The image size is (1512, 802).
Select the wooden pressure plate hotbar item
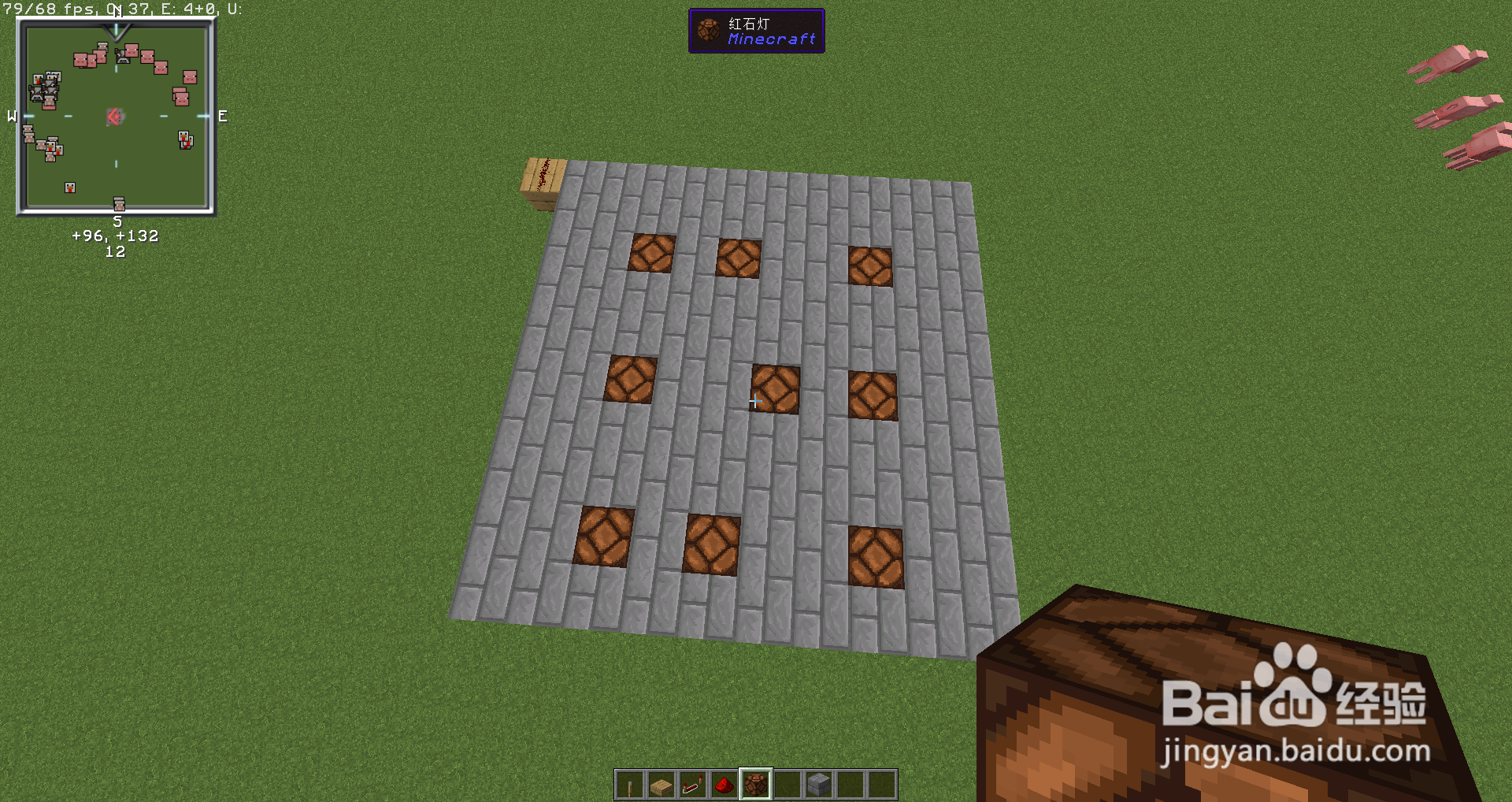(661, 785)
